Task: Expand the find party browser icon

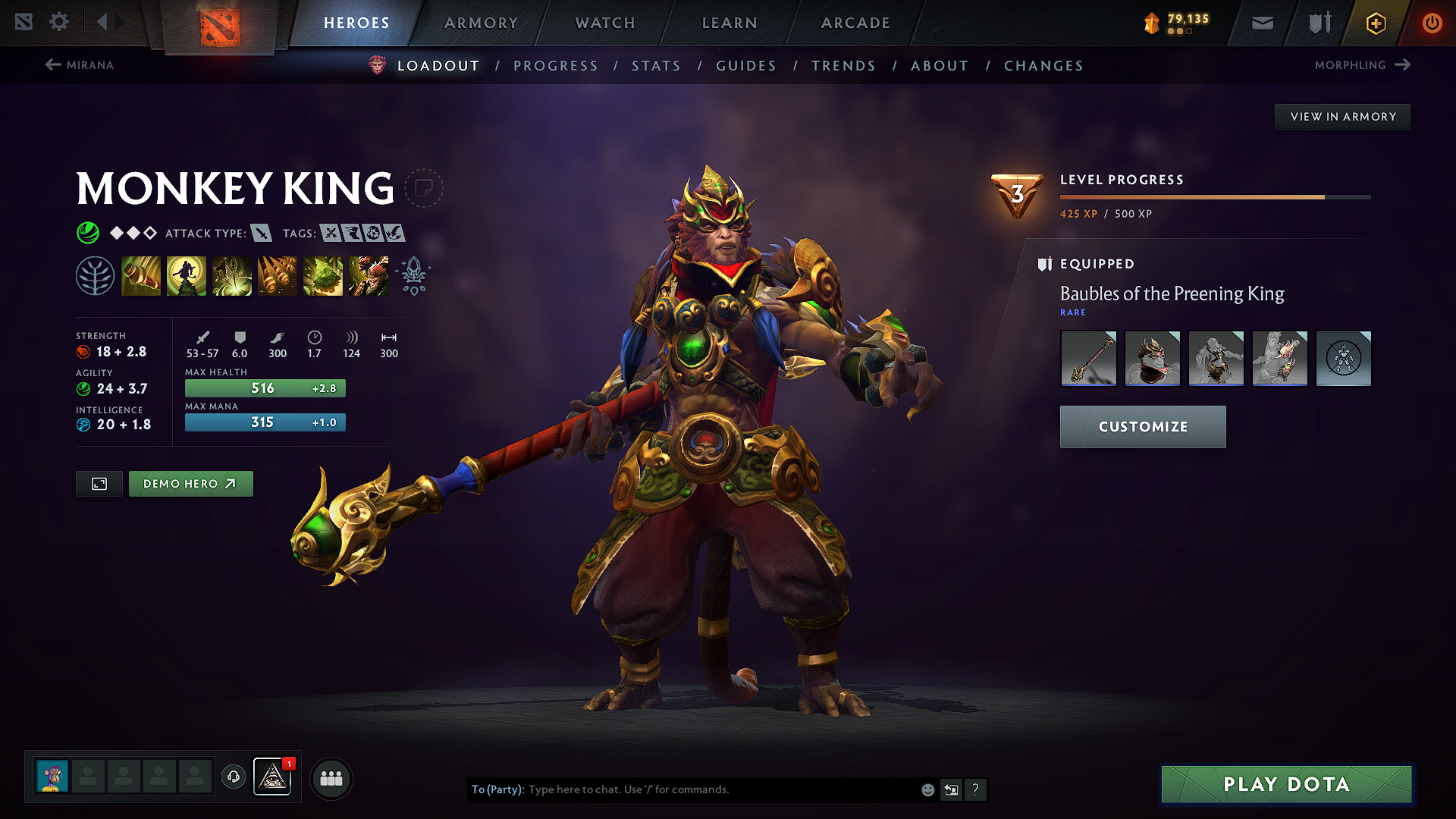Action: 331,777
